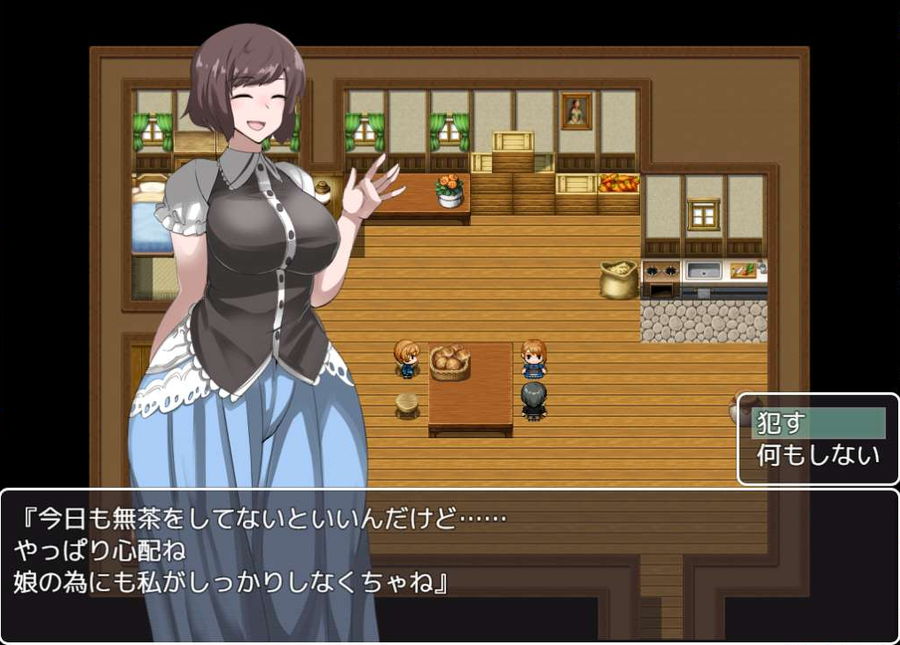The width and height of the screenshot is (900, 645).
Task: Select the highlighted 犯す choice
Action: click(817, 423)
